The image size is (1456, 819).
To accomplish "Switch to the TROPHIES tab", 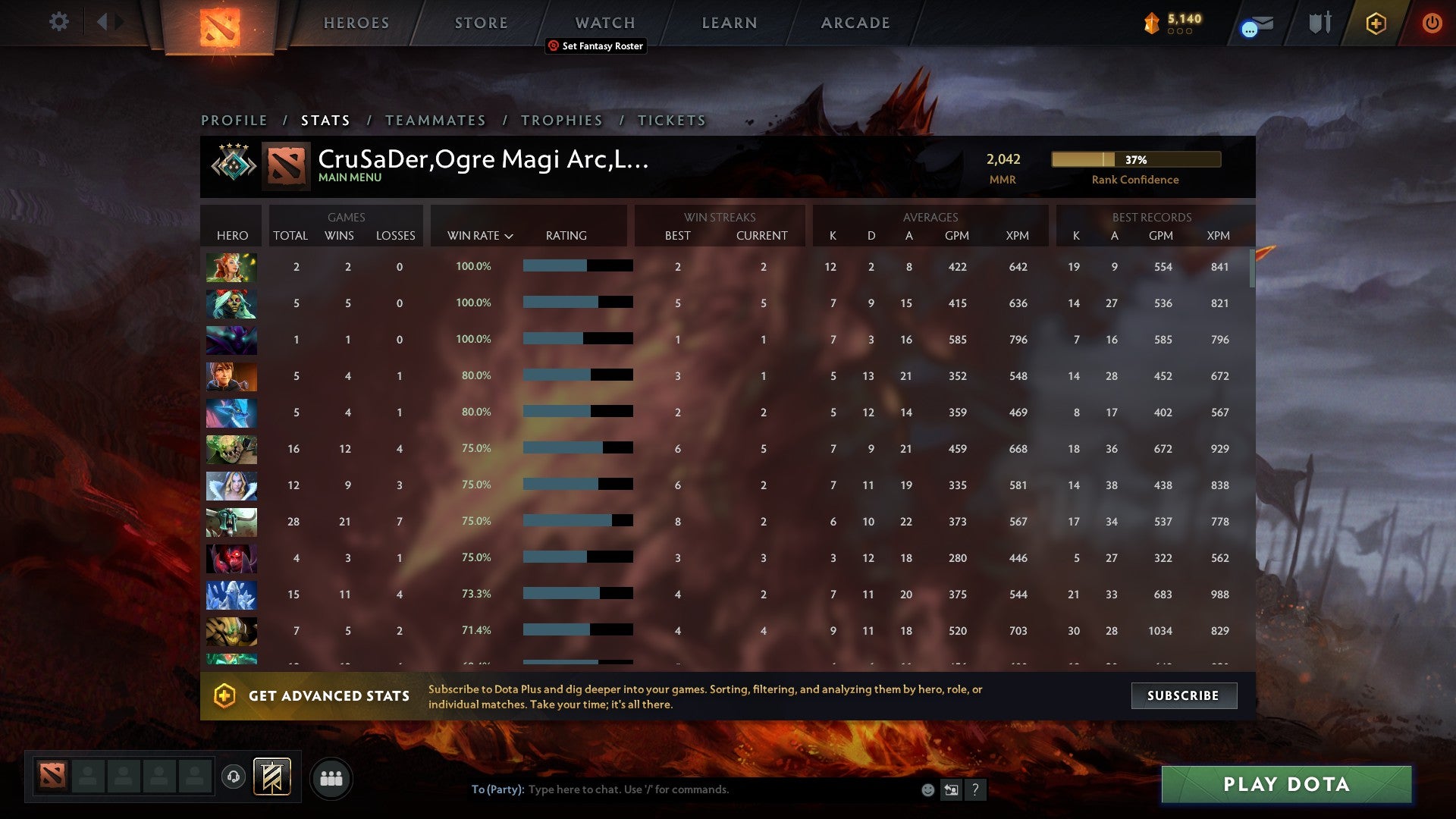I will (x=561, y=120).
